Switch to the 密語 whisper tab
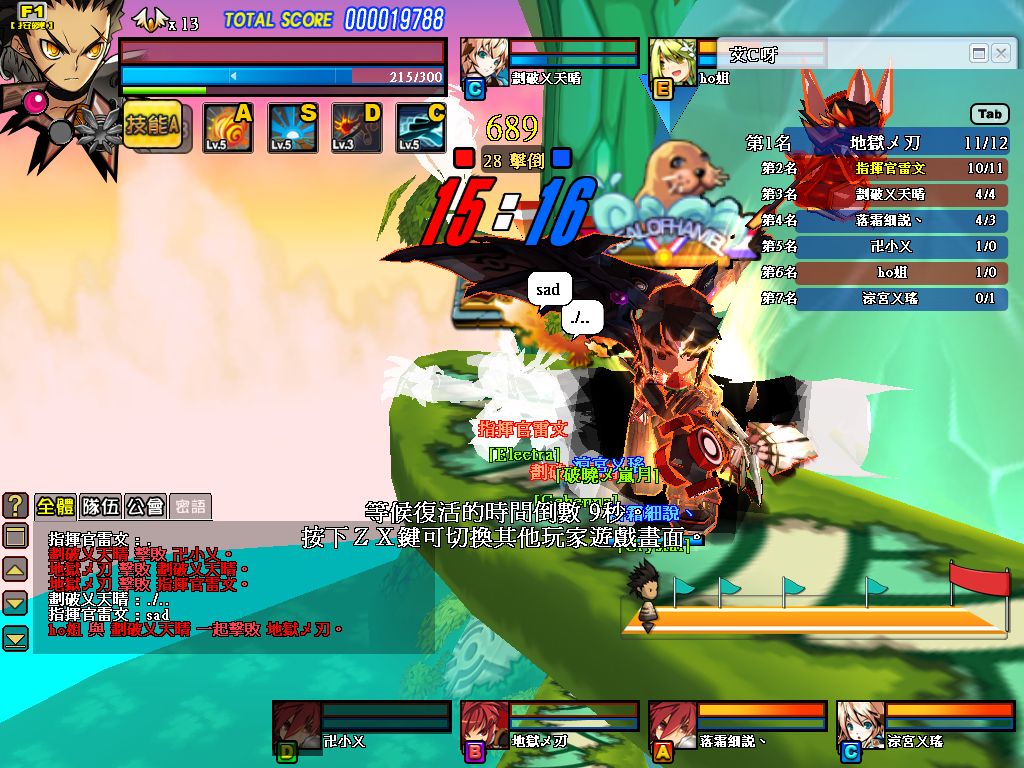This screenshot has width=1024, height=768. click(x=189, y=506)
